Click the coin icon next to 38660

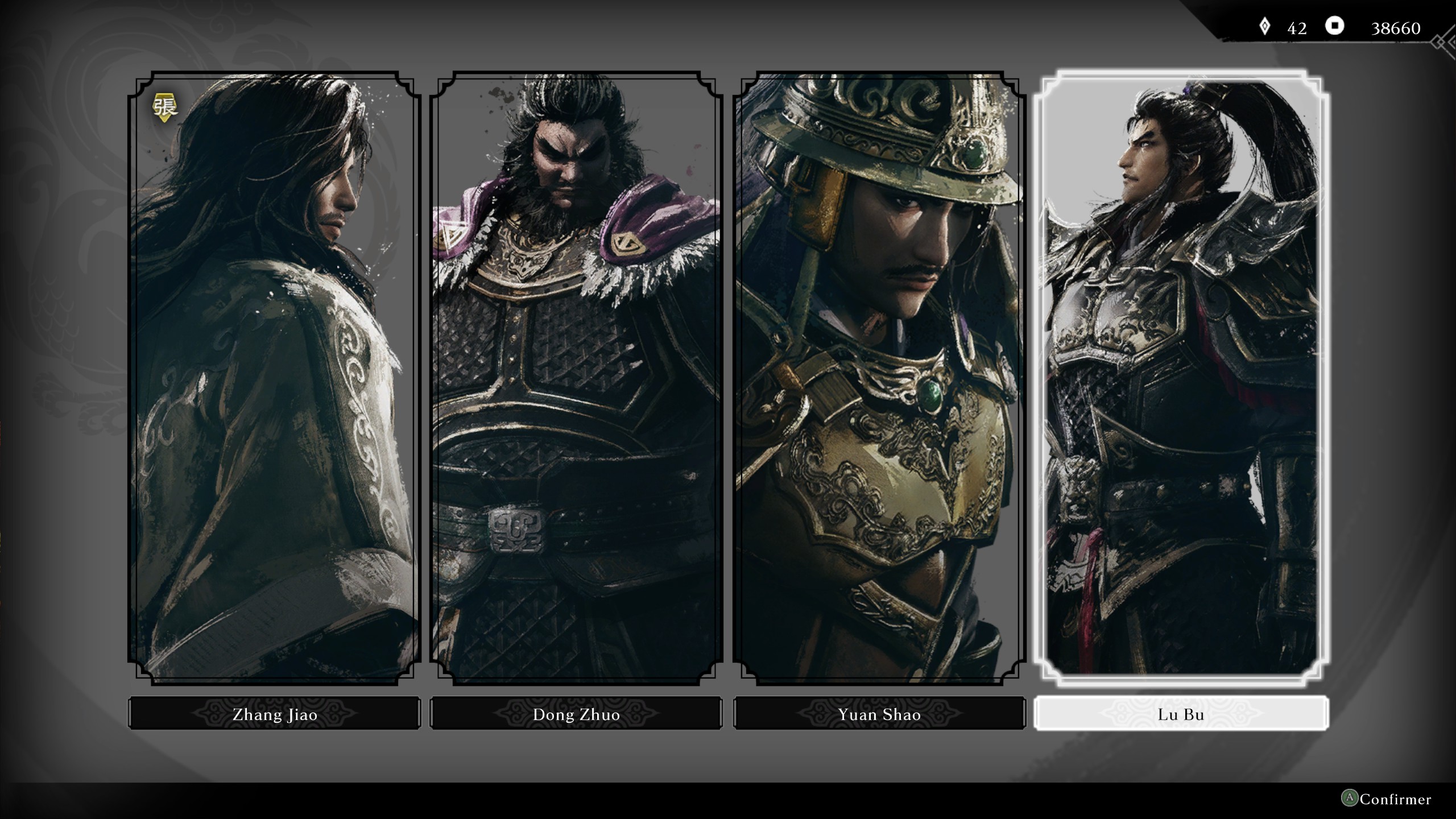[1335, 26]
